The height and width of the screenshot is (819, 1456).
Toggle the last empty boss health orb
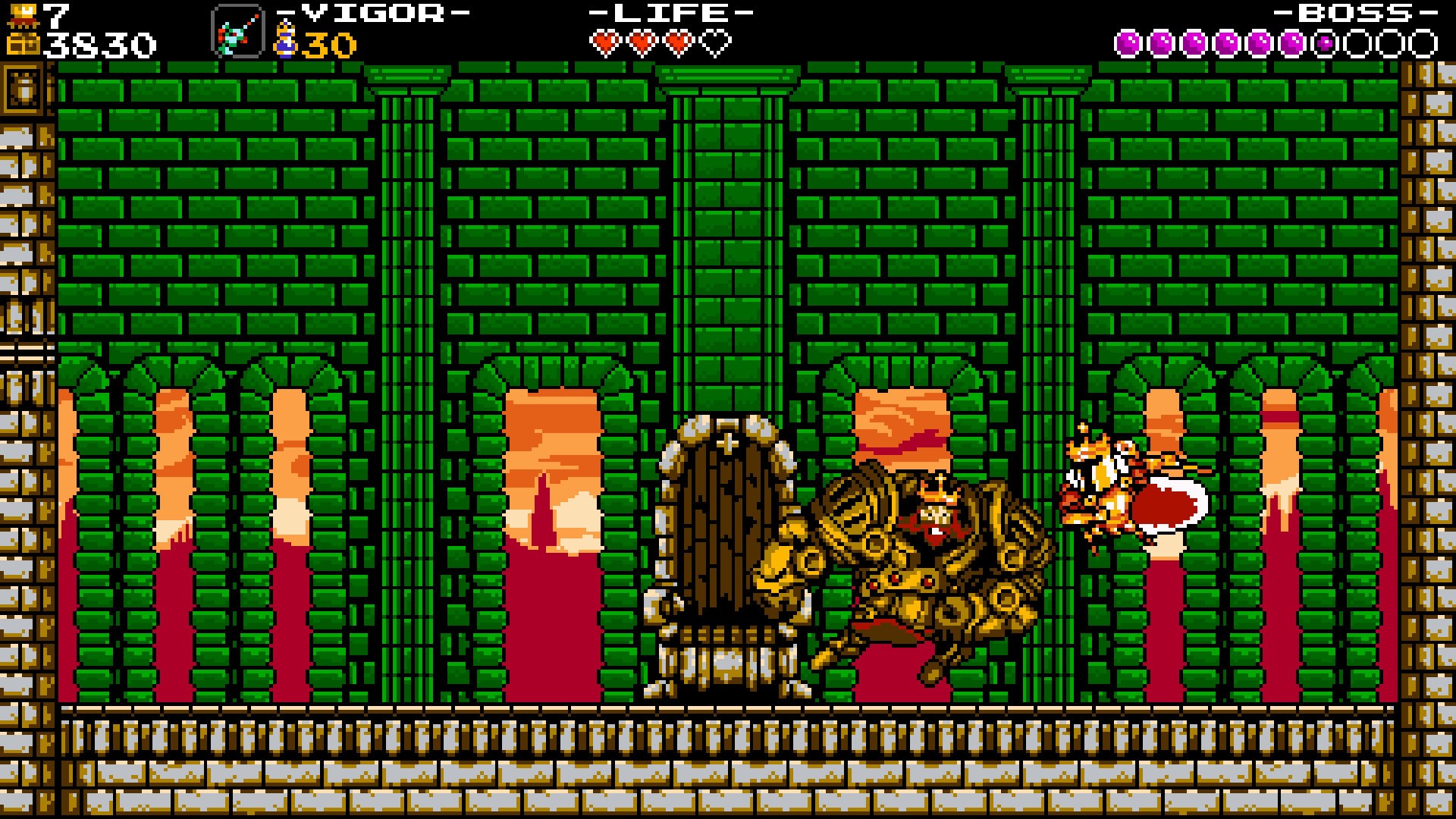pos(1425,42)
